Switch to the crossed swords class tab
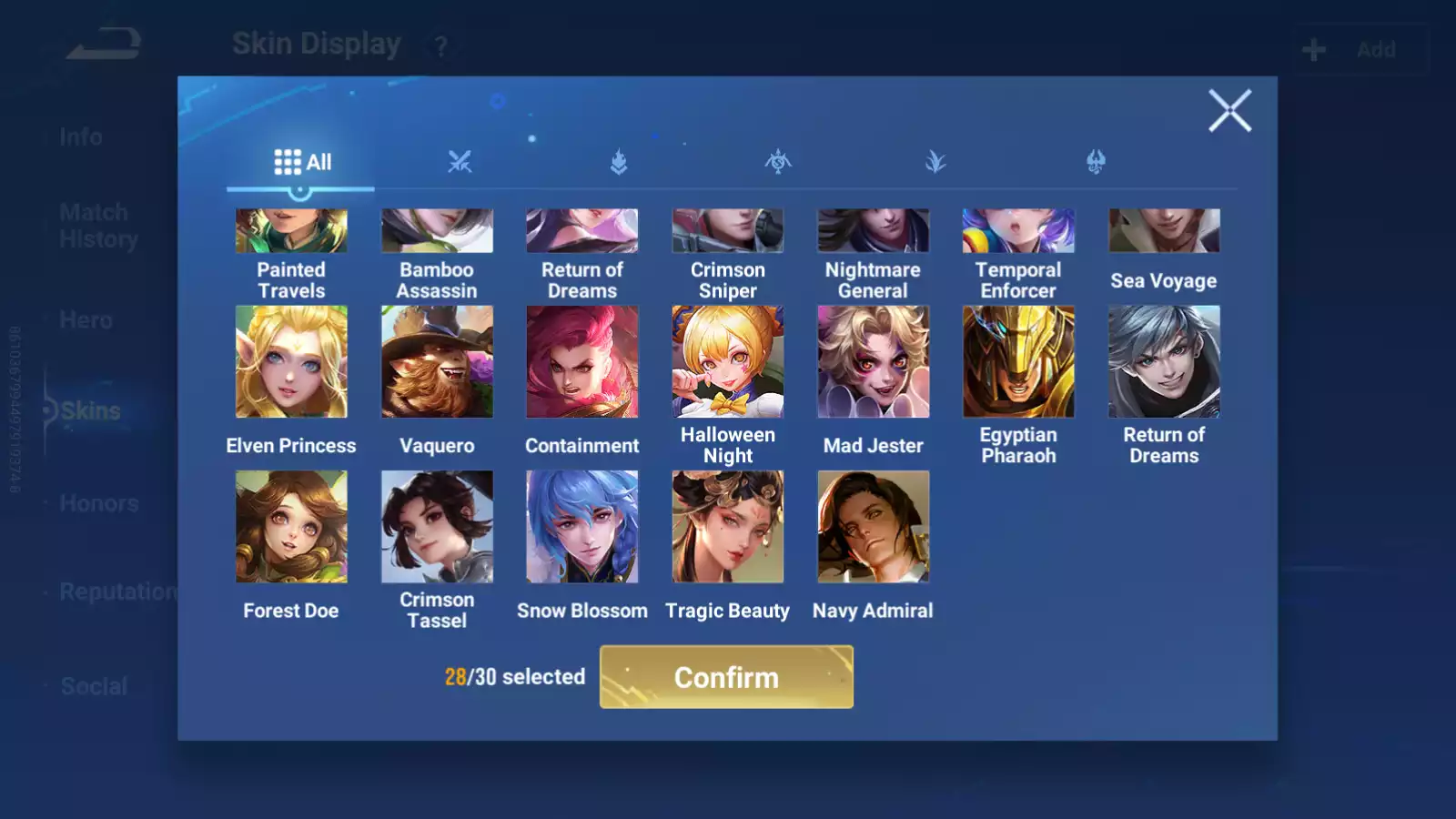The height and width of the screenshot is (819, 1456). tap(460, 163)
